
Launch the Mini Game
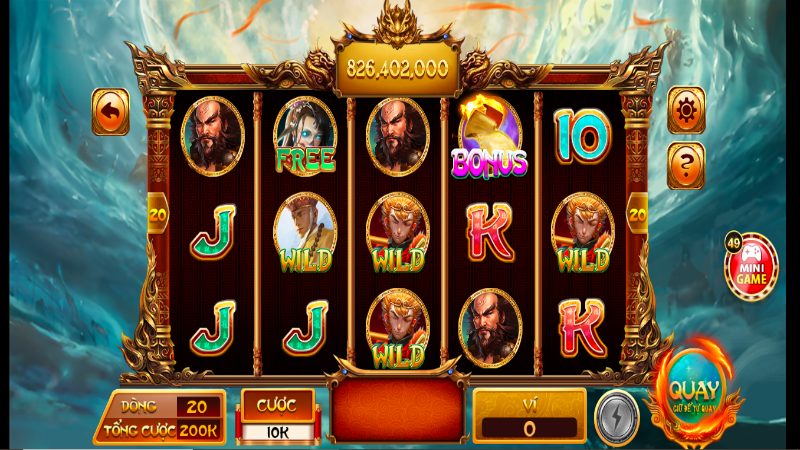[x=752, y=264]
